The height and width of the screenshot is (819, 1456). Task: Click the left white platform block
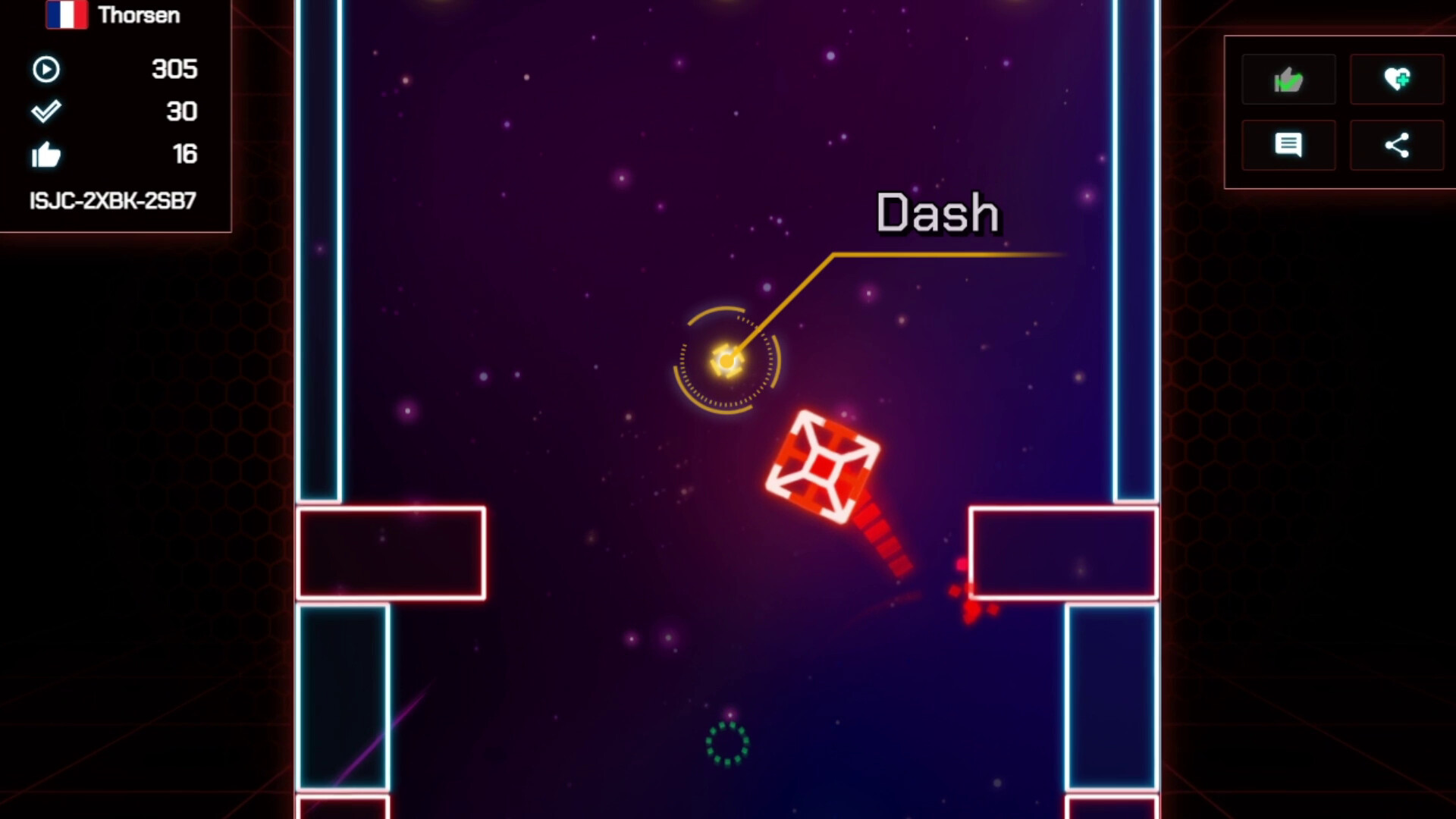click(x=391, y=553)
